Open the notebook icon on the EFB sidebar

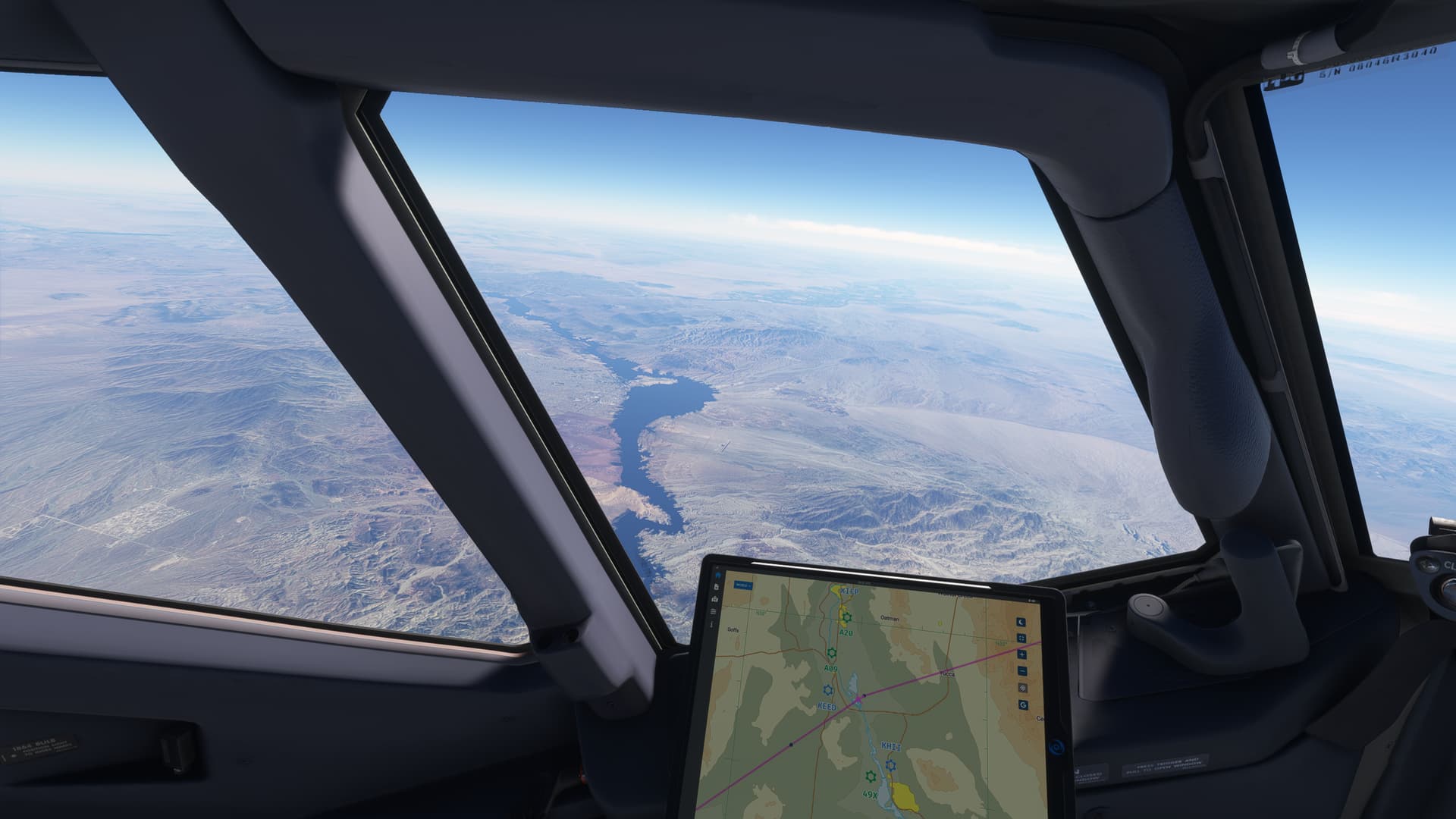(716, 586)
